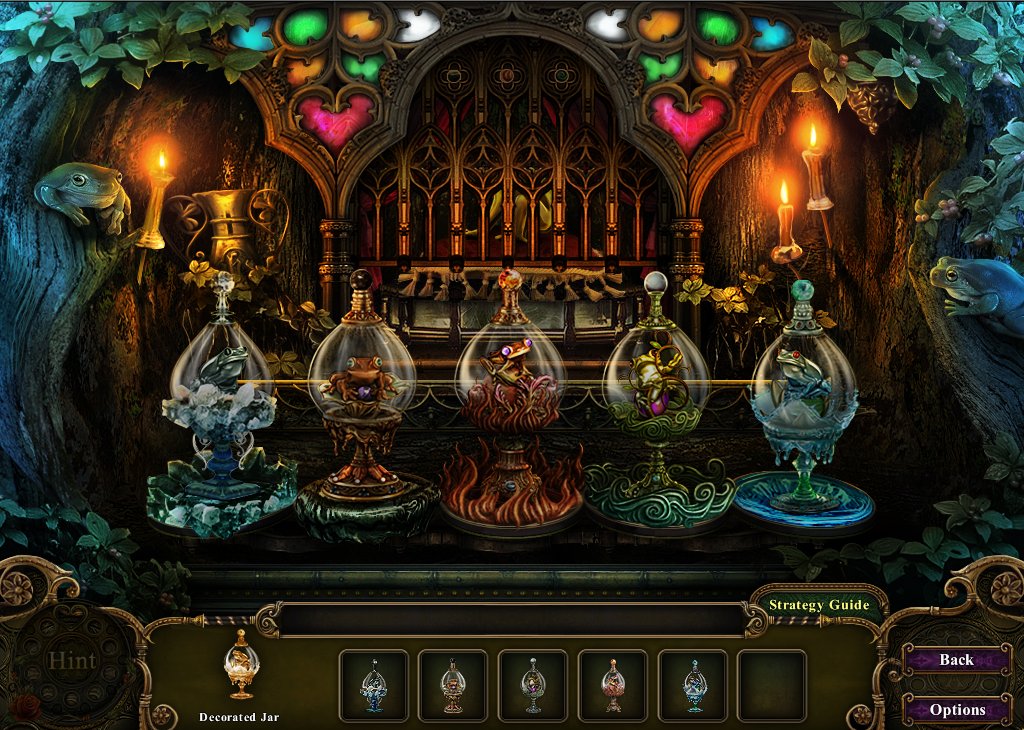Select the bronze jar in inventory
The height and width of the screenshot is (730, 1024).
click(x=453, y=685)
